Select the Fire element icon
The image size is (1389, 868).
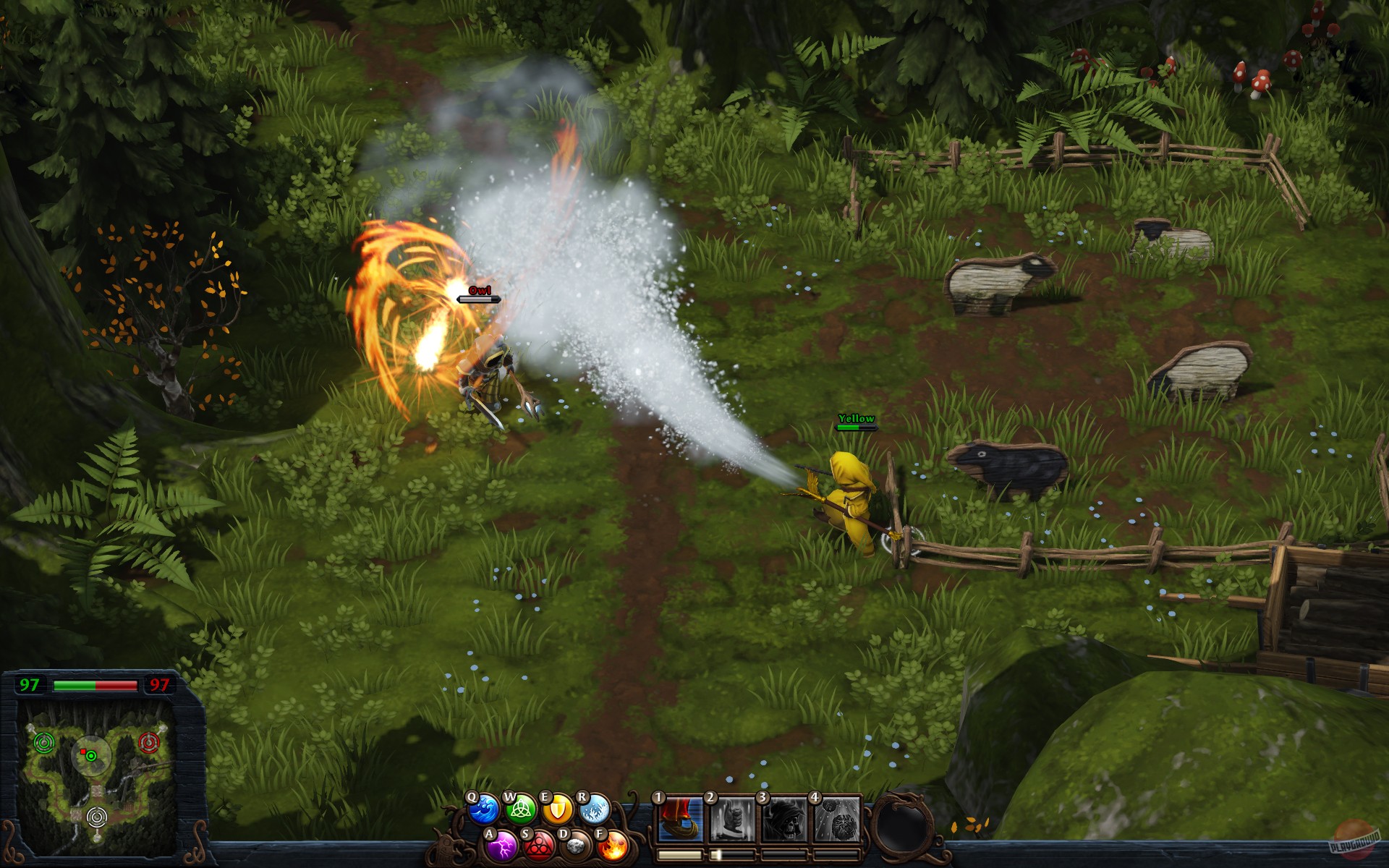[613, 848]
